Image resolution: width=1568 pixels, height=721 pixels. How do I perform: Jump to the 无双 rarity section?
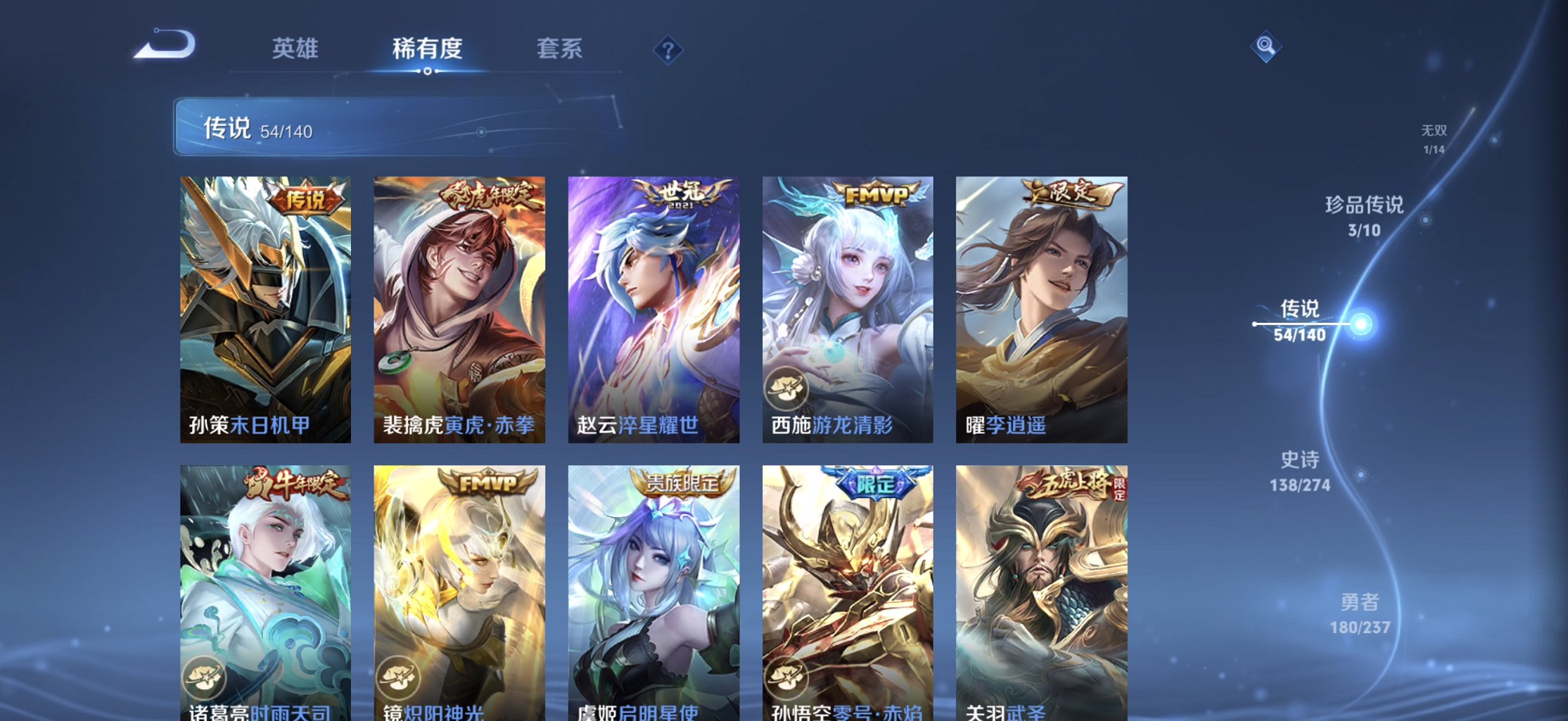coord(1433,137)
